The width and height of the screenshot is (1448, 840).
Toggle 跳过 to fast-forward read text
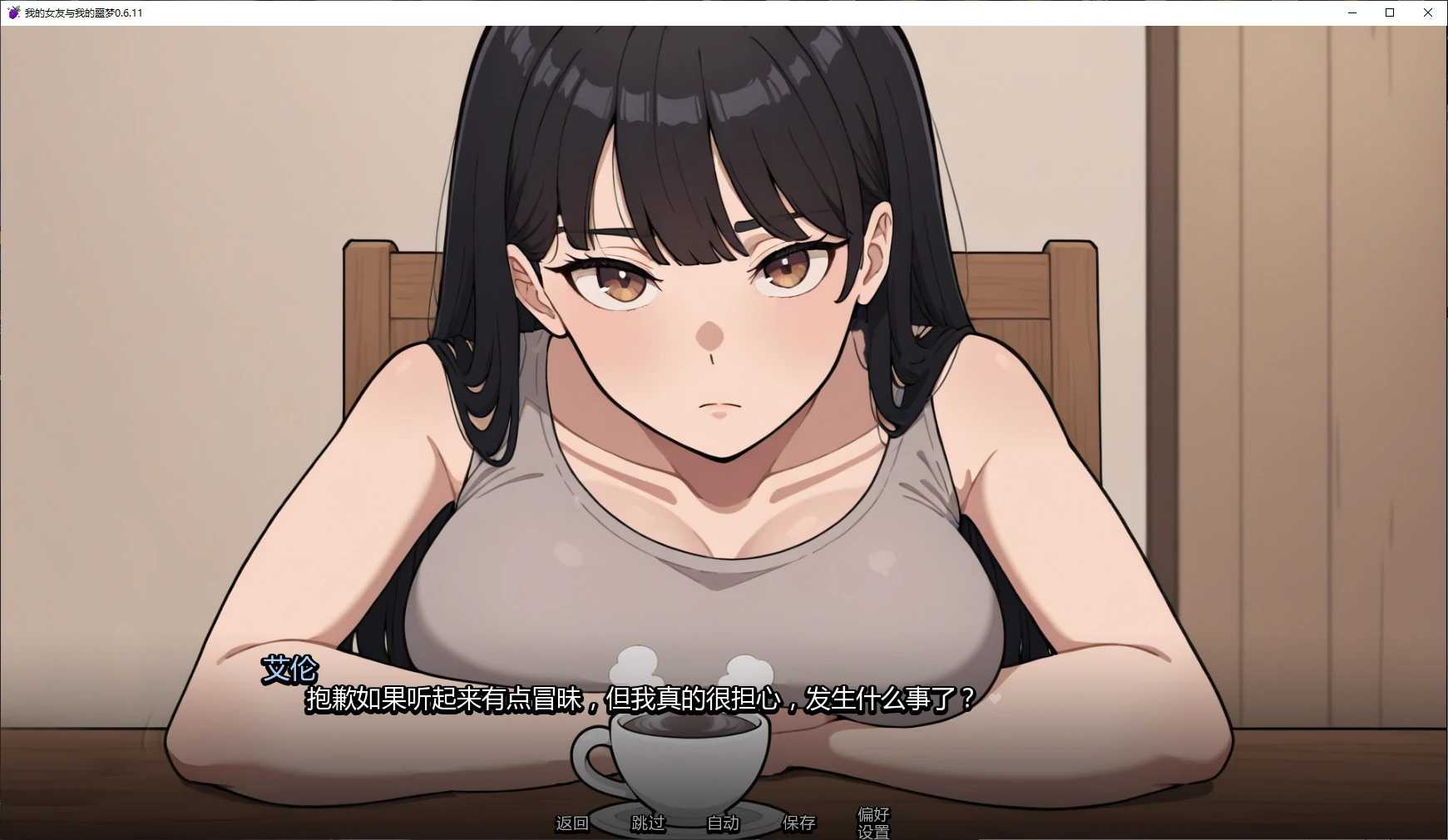647,823
